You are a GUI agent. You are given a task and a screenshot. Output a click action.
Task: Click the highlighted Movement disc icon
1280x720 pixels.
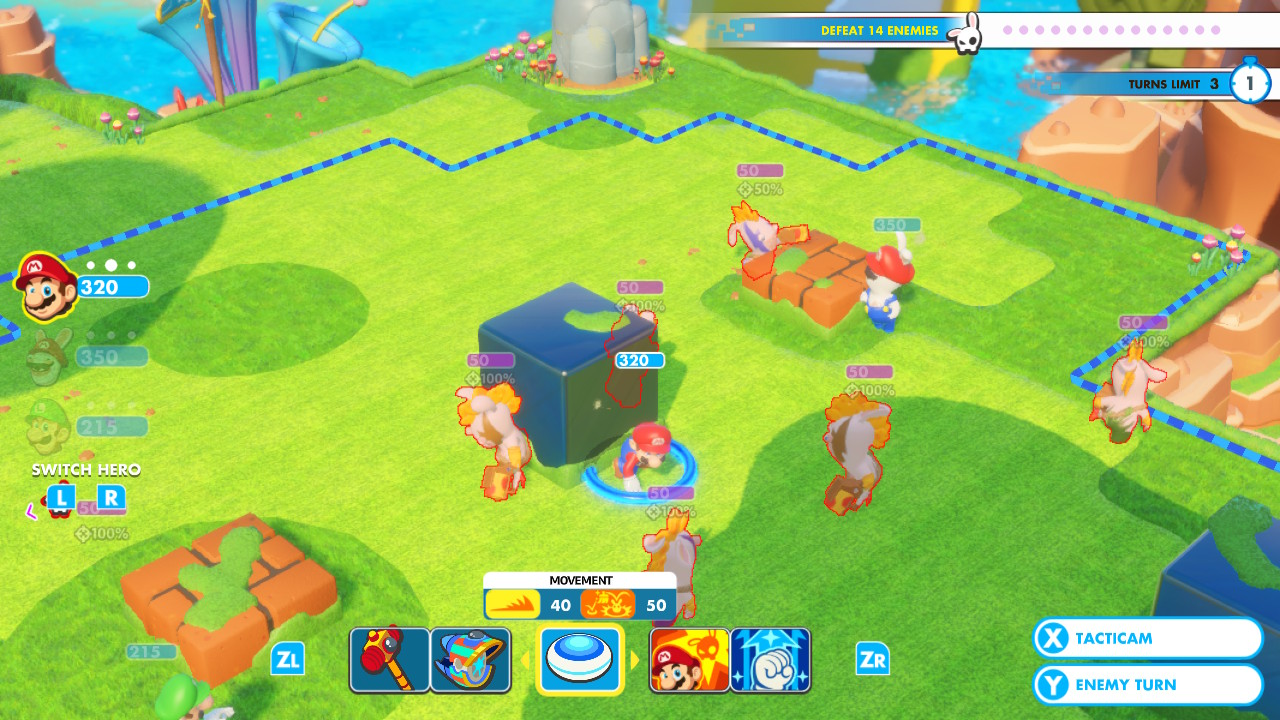[x=580, y=659]
